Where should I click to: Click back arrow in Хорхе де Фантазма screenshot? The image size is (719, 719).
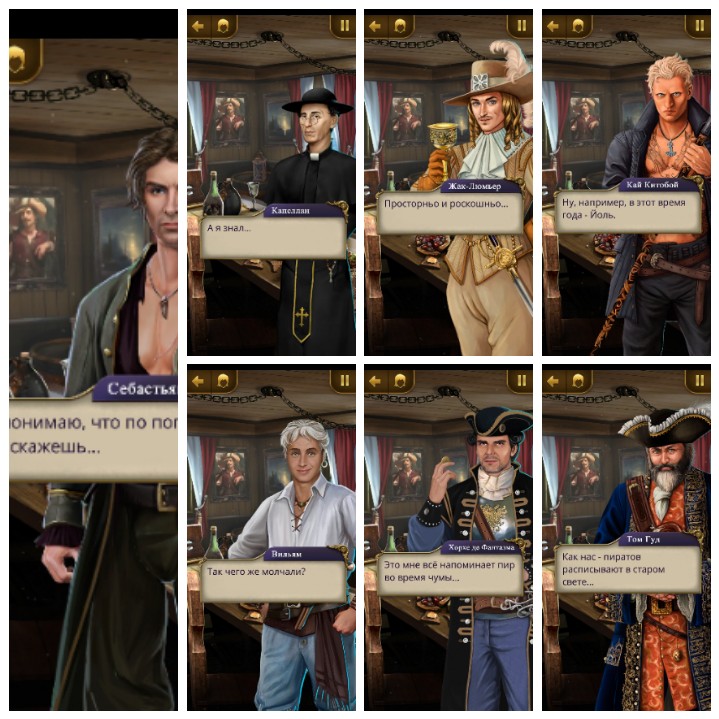[x=376, y=381]
